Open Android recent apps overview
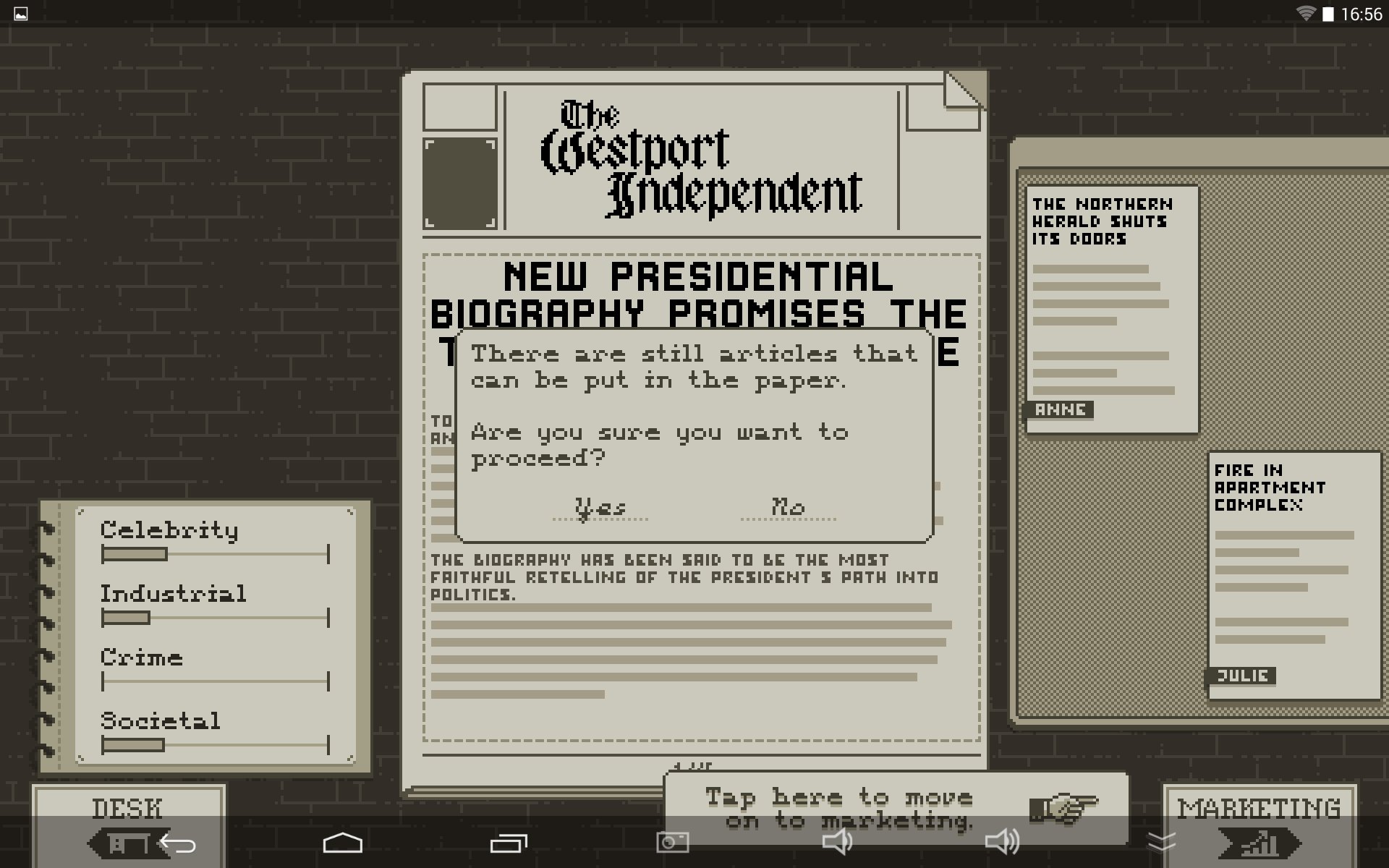 pyautogui.click(x=509, y=843)
